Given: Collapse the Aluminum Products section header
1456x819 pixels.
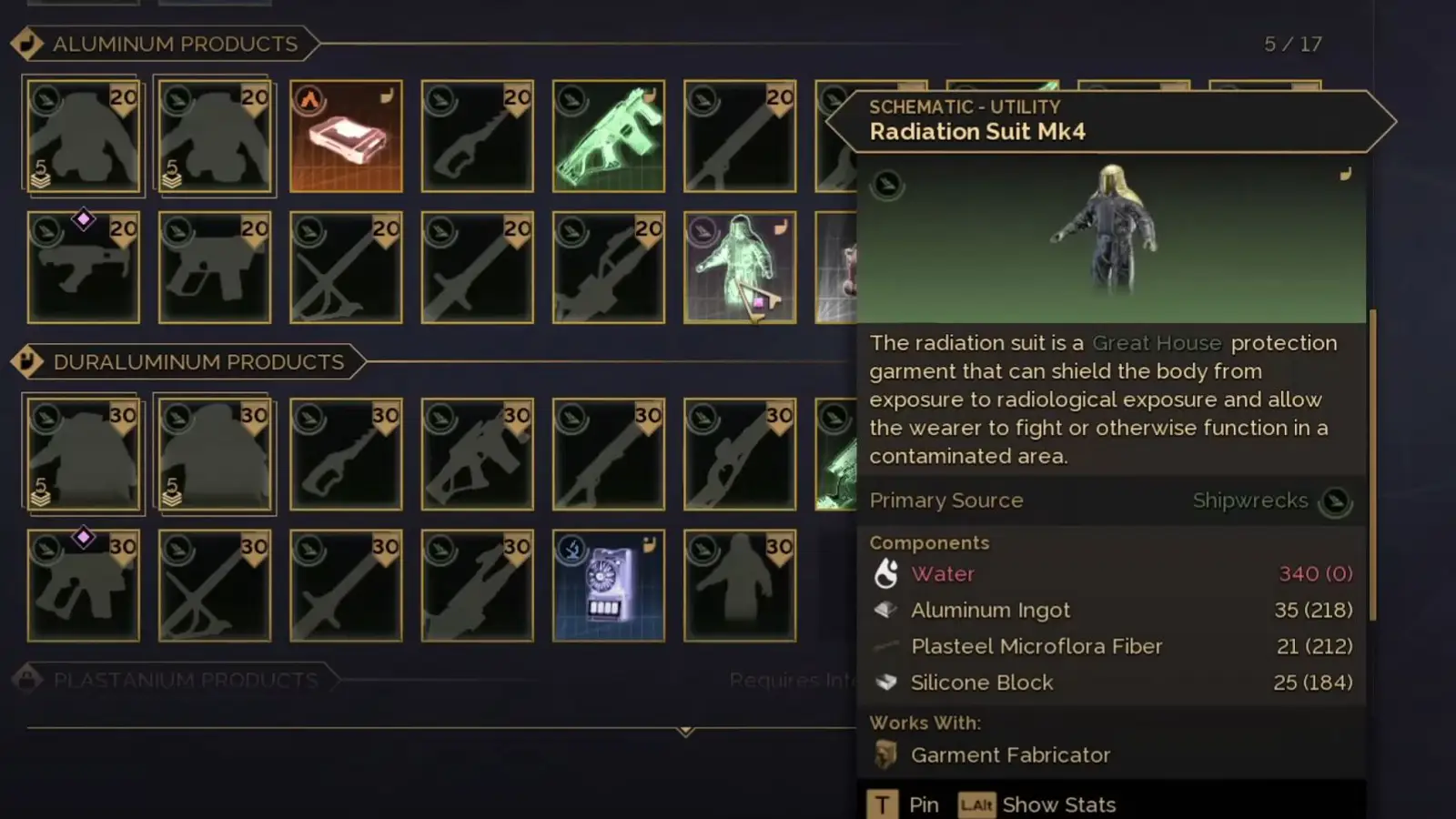Looking at the screenshot, I should click(175, 44).
